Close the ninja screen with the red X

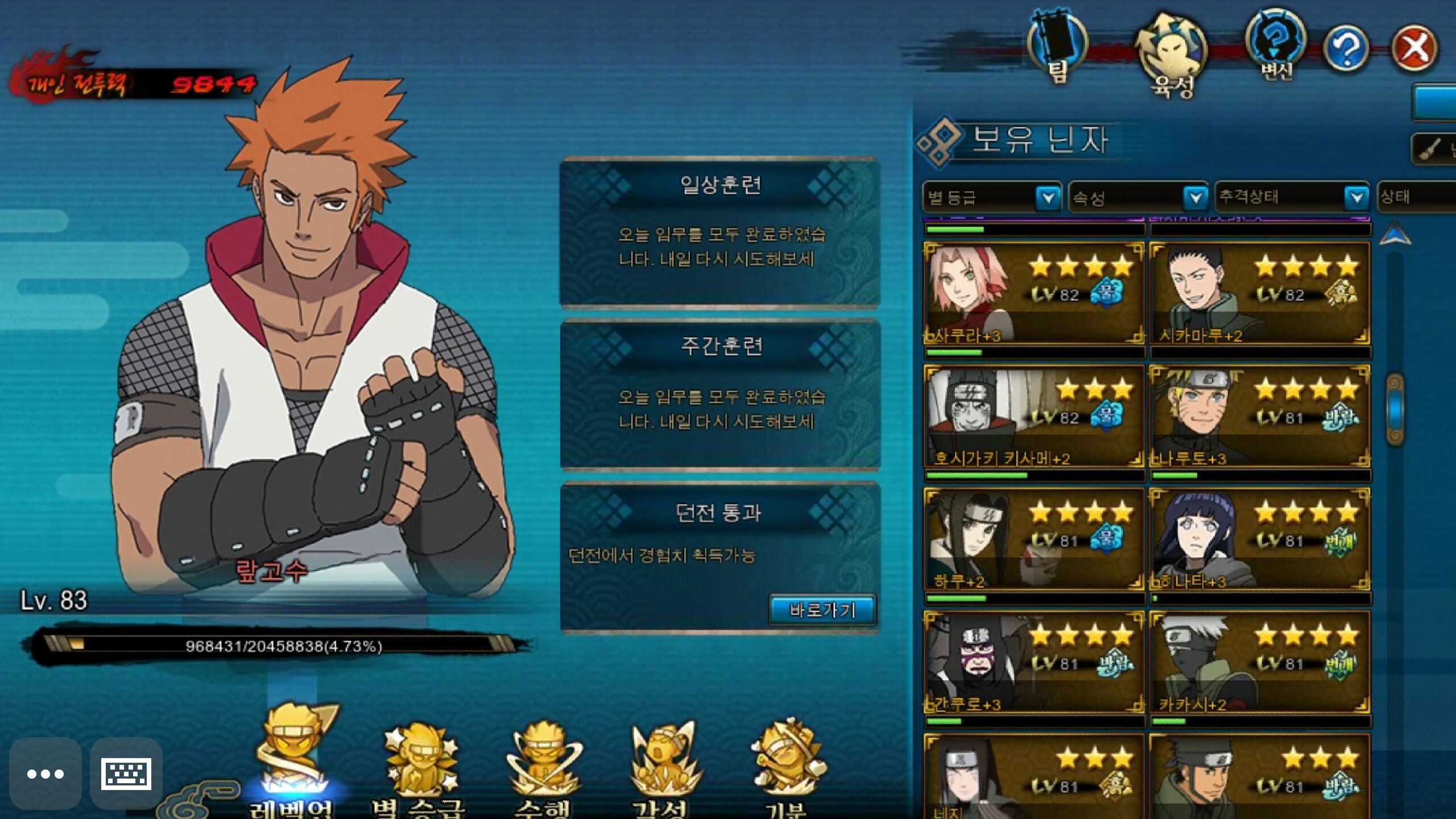pyautogui.click(x=1414, y=48)
